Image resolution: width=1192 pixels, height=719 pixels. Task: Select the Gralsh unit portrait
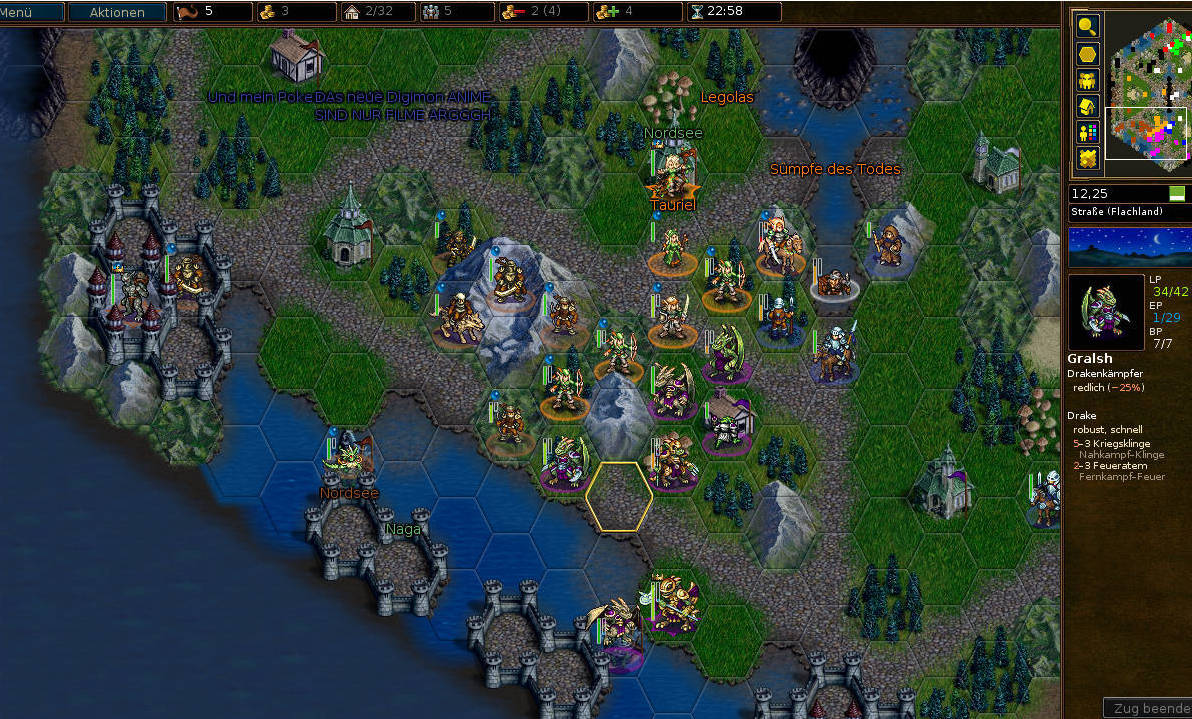[x=1106, y=312]
